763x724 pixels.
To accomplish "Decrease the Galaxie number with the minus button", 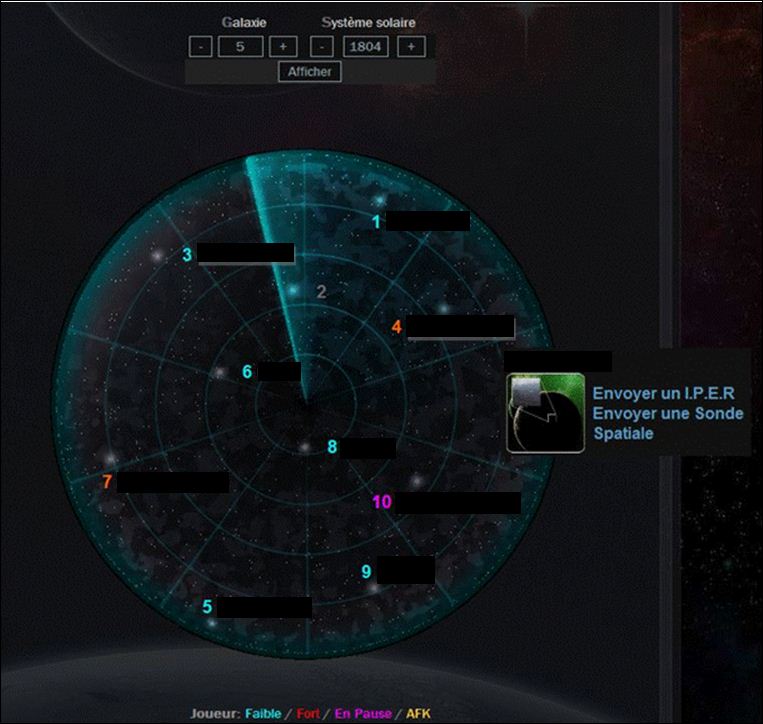I will tap(200, 46).
